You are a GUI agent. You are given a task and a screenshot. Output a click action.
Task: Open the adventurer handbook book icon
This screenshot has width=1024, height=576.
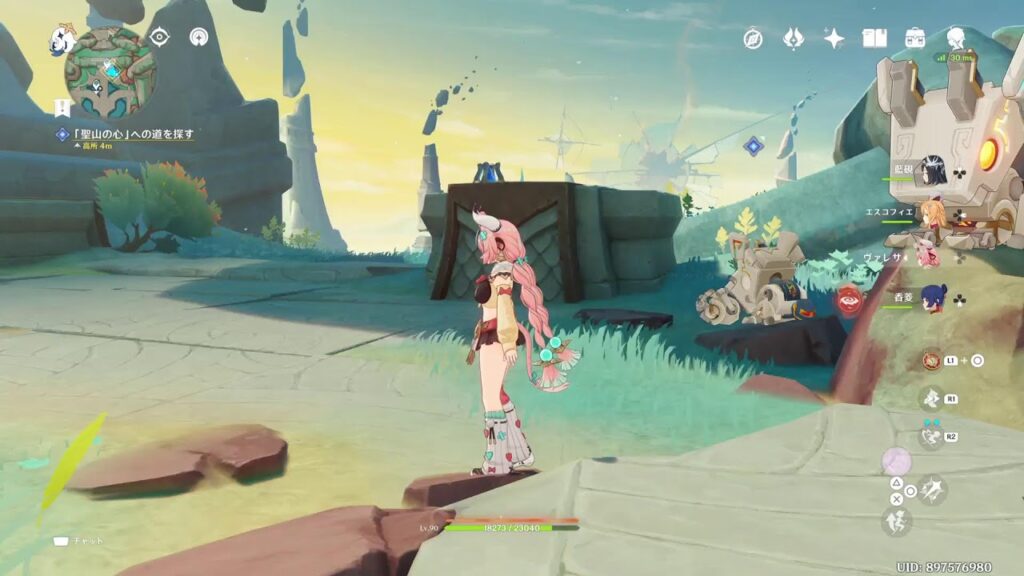(875, 38)
